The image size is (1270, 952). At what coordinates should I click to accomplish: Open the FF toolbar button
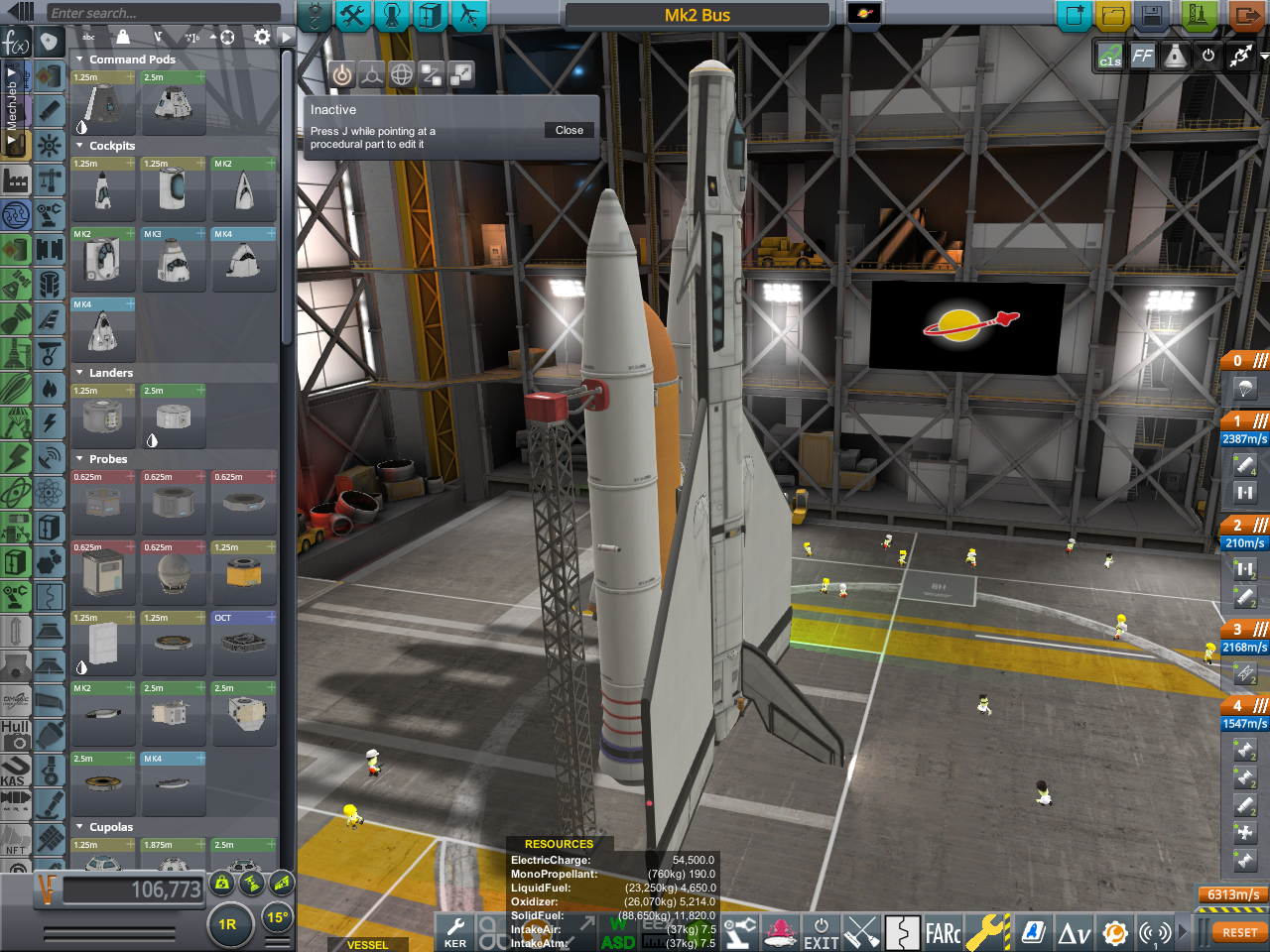point(1143,57)
